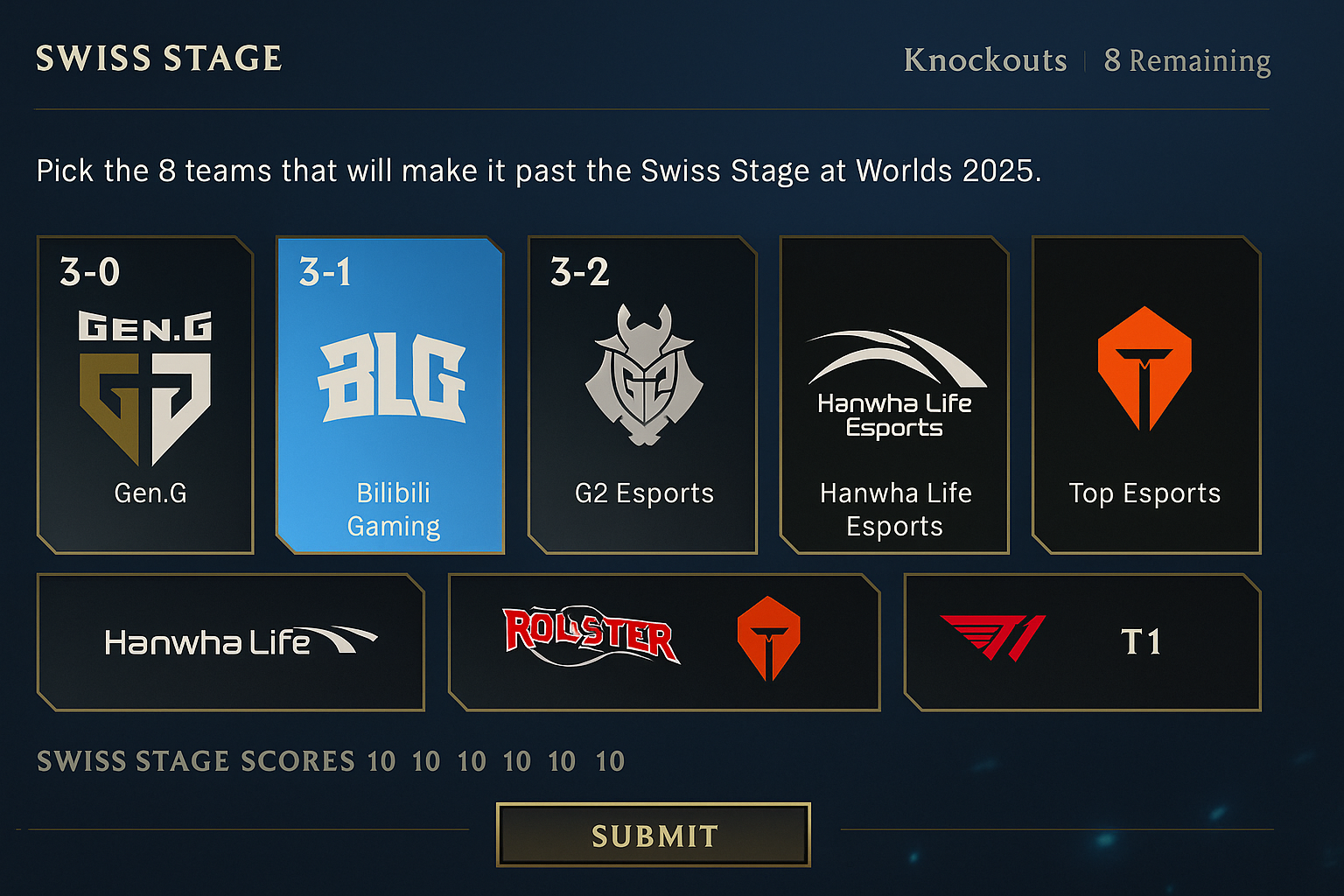This screenshot has height=896, width=1344.
Task: Select the wide Hanwha Life logo tile
Action: [231, 642]
